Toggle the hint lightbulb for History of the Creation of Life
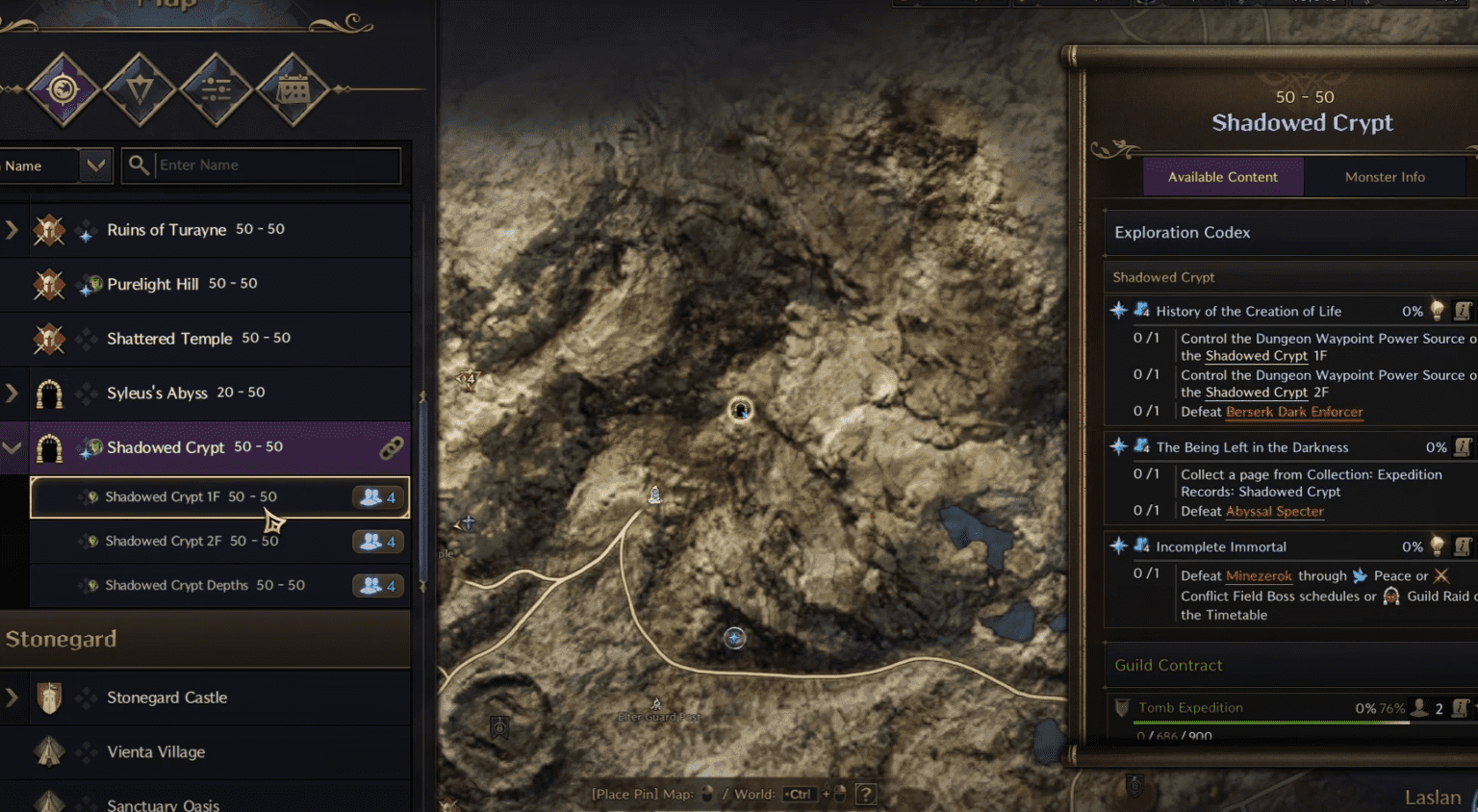Screen dimensions: 1478x812 point(1439,311)
